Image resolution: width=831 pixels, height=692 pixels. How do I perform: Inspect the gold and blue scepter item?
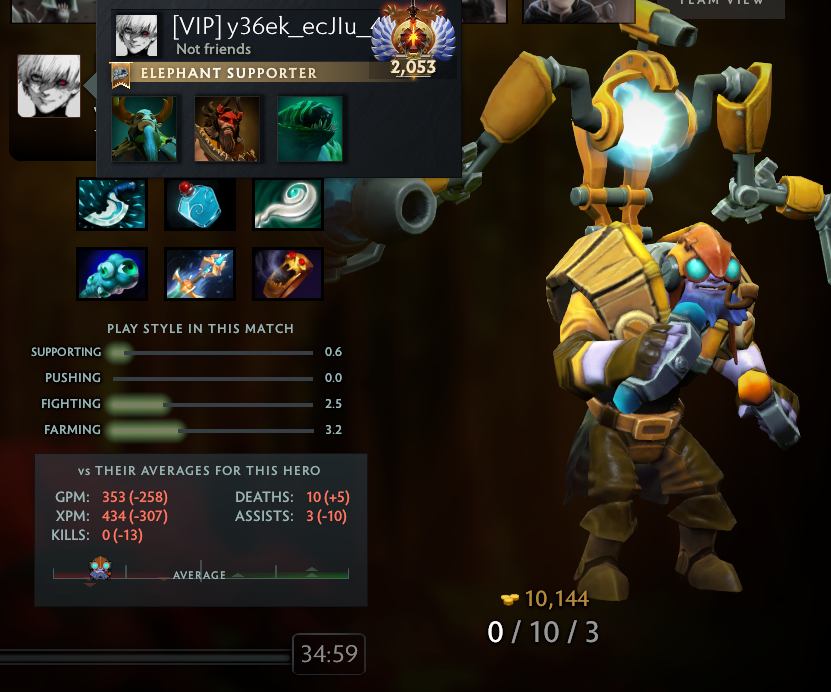[200, 274]
